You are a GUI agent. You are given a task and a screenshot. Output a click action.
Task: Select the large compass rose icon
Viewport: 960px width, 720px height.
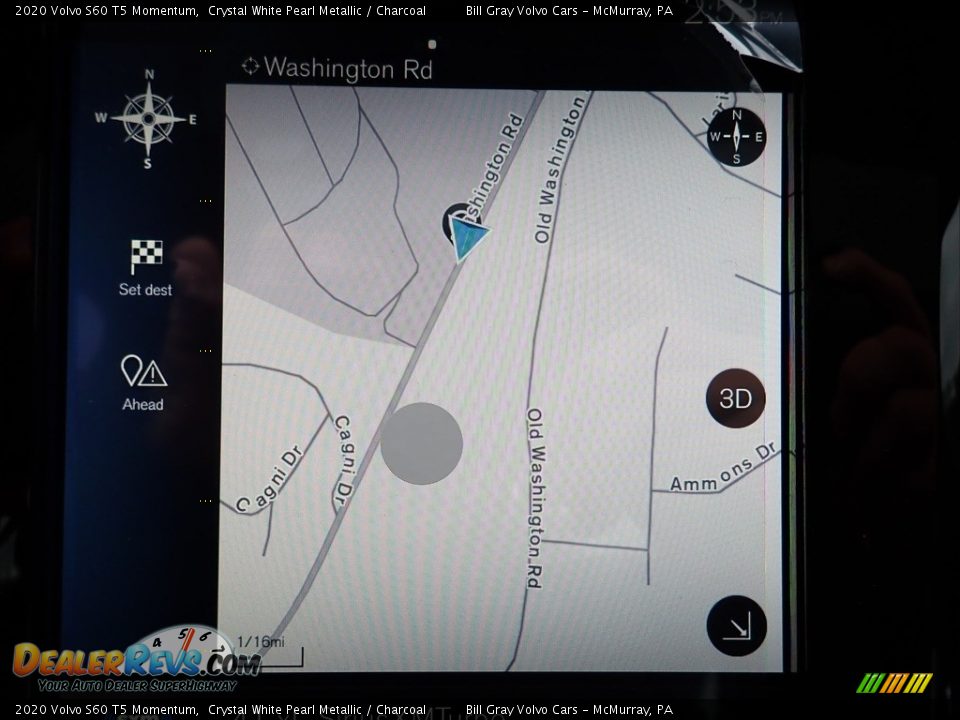(x=148, y=119)
